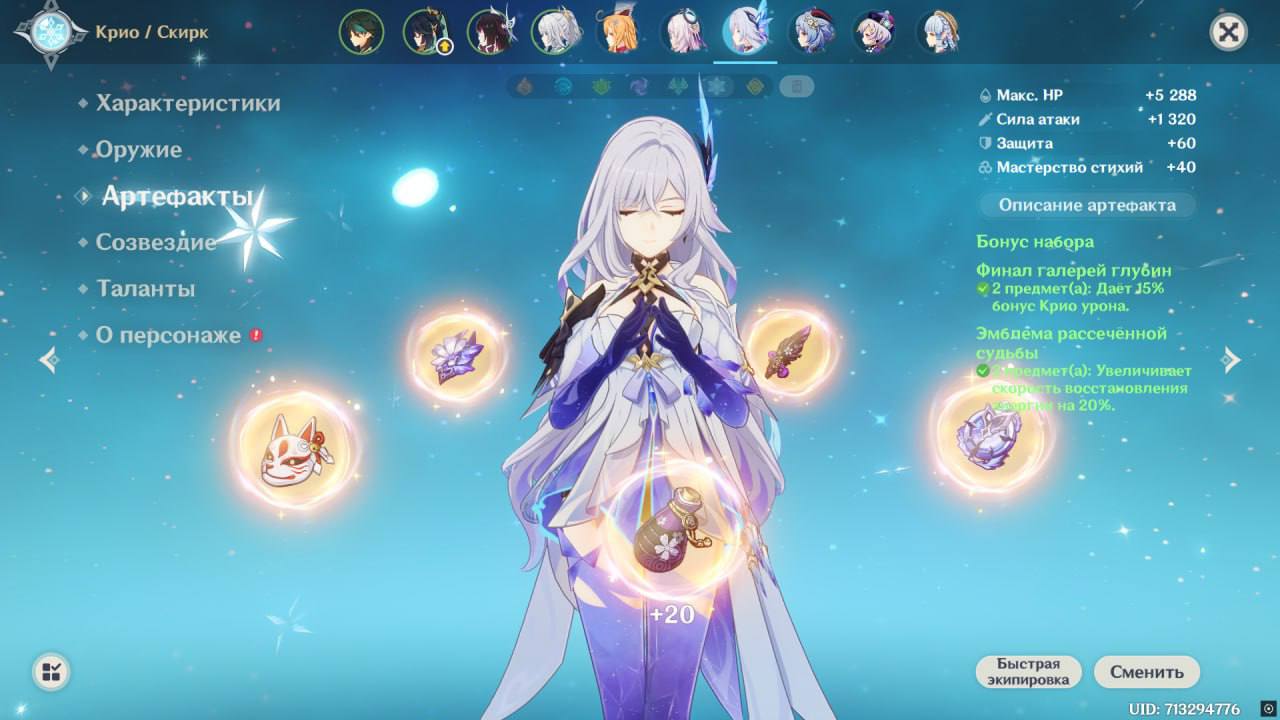The width and height of the screenshot is (1280, 720).
Task: Switch to the Таланты section
Action: click(145, 289)
